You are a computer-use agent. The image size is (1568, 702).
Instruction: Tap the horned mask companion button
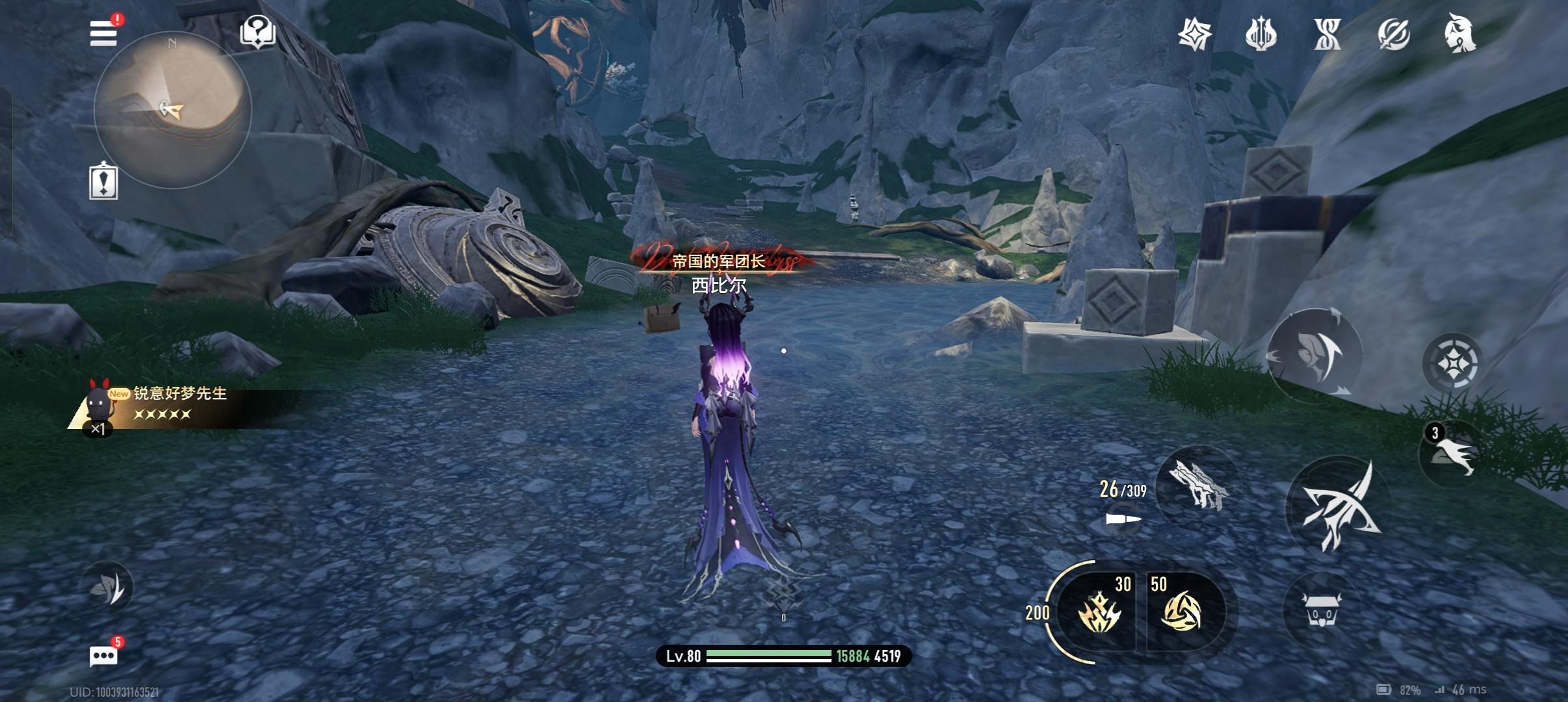click(1320, 609)
